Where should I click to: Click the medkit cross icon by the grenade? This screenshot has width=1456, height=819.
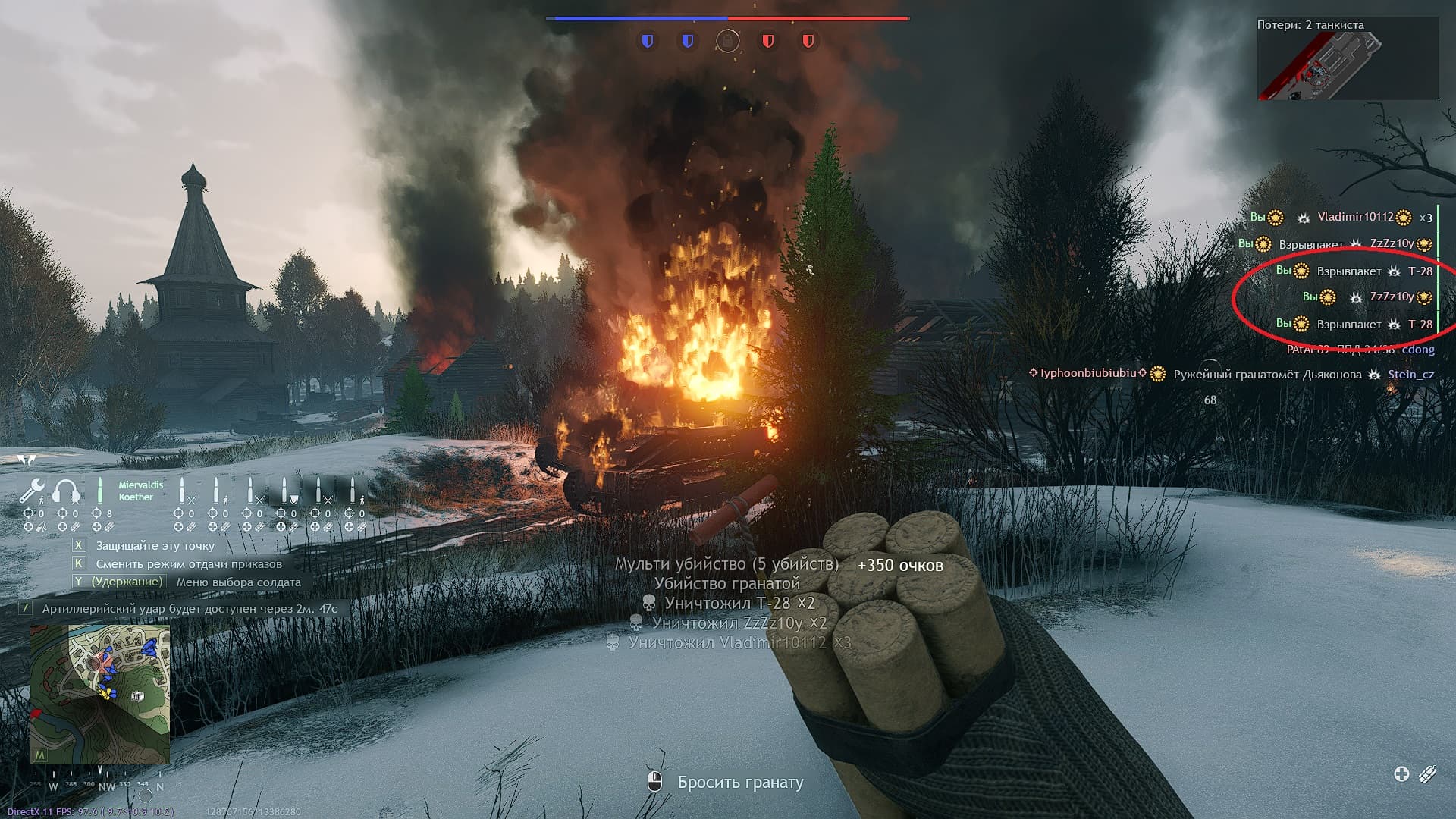point(1401,773)
